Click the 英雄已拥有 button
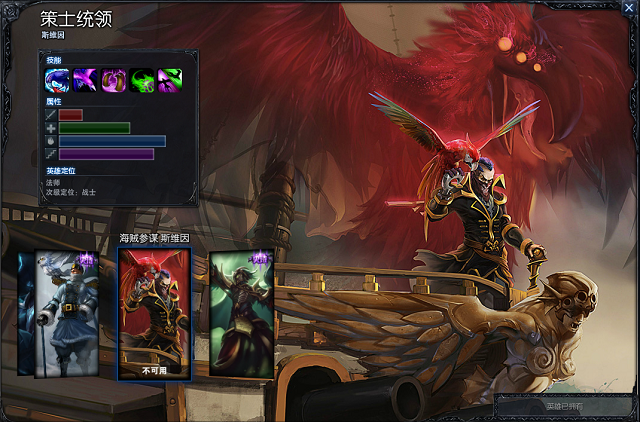 point(565,407)
